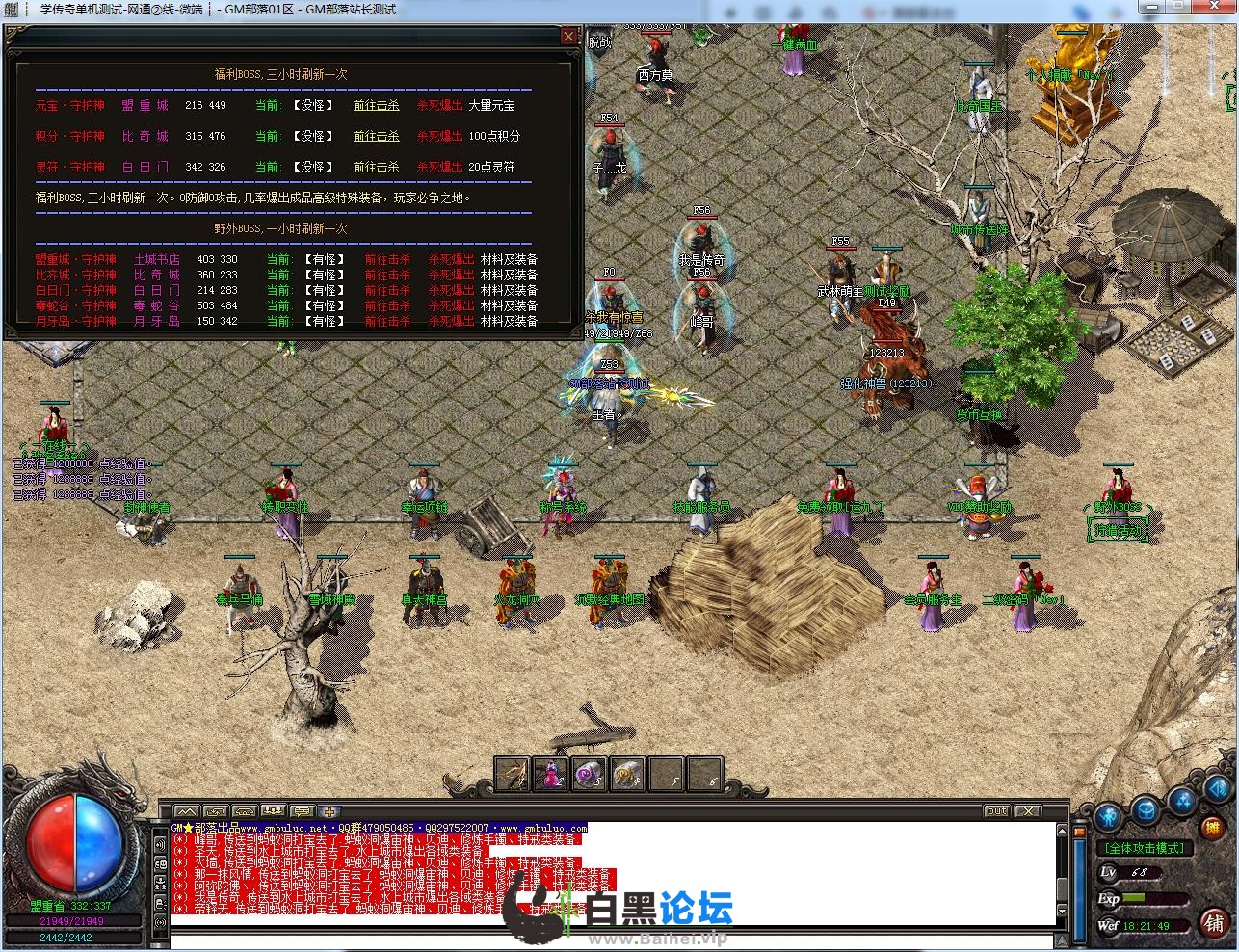Select 前往击杀 on the 灵符·守护神 row
The height and width of the screenshot is (952, 1239).
point(376,168)
